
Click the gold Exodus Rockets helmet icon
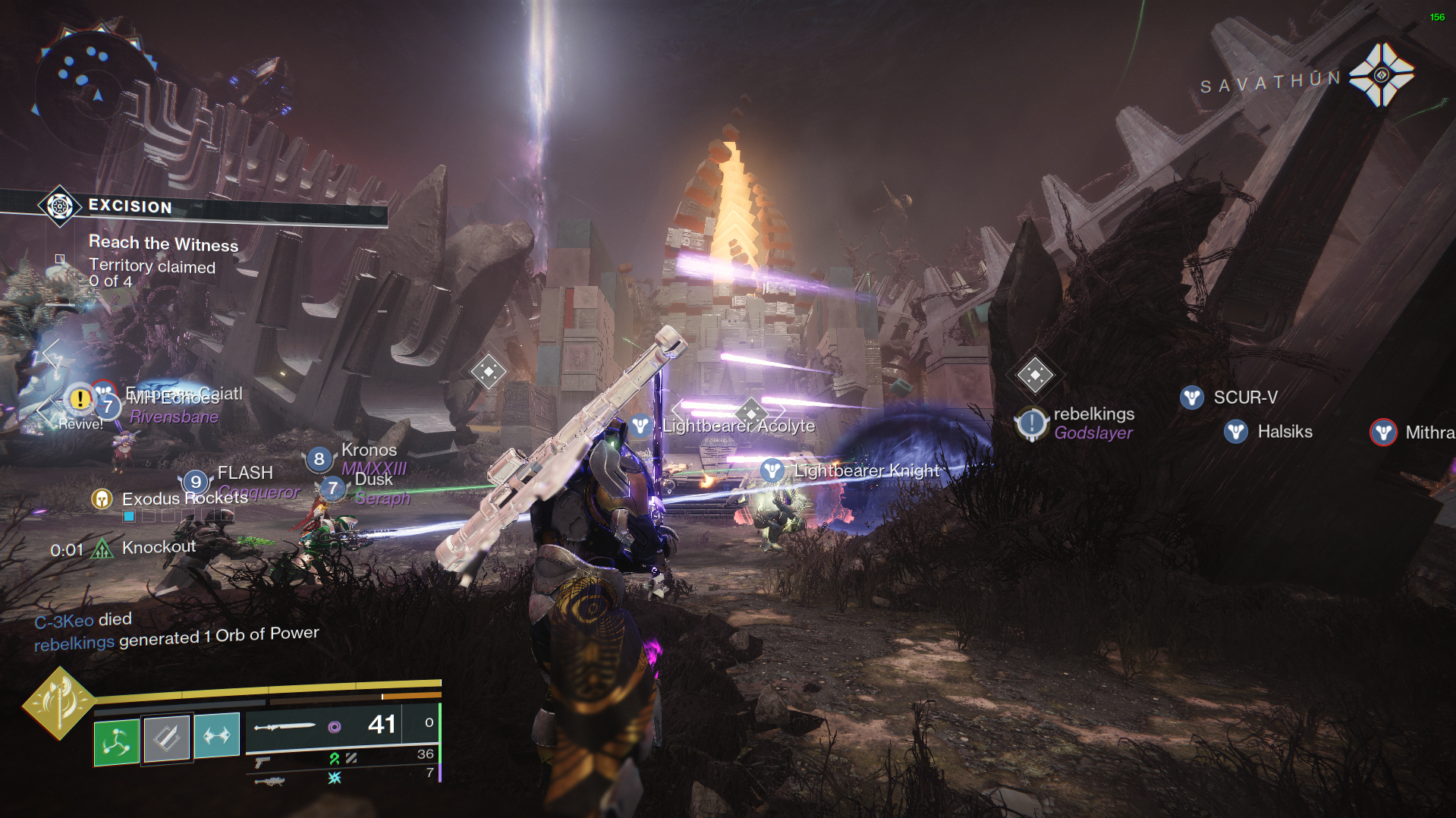click(102, 499)
